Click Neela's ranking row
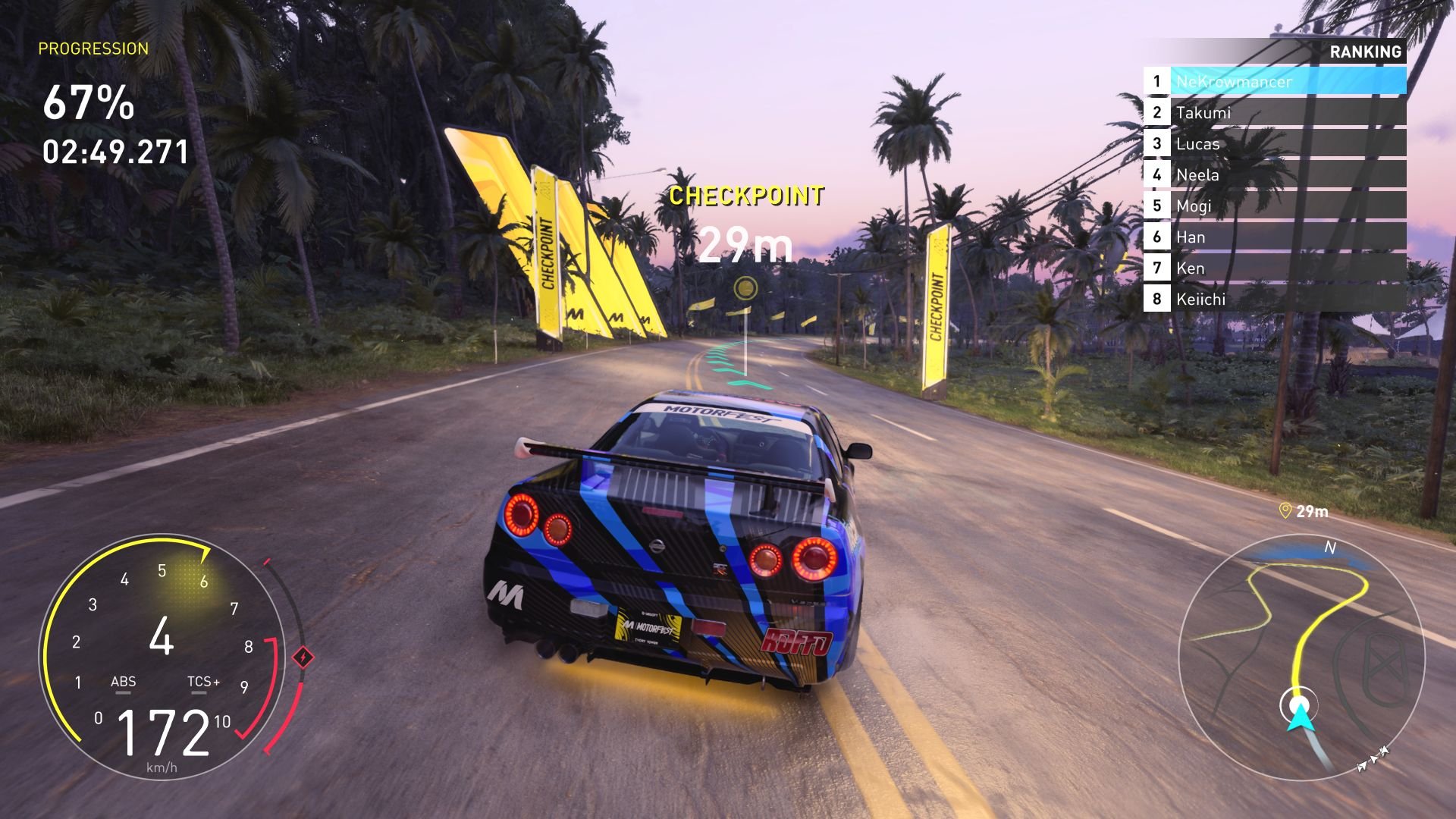Viewport: 1456px width, 819px height. 1274,175
